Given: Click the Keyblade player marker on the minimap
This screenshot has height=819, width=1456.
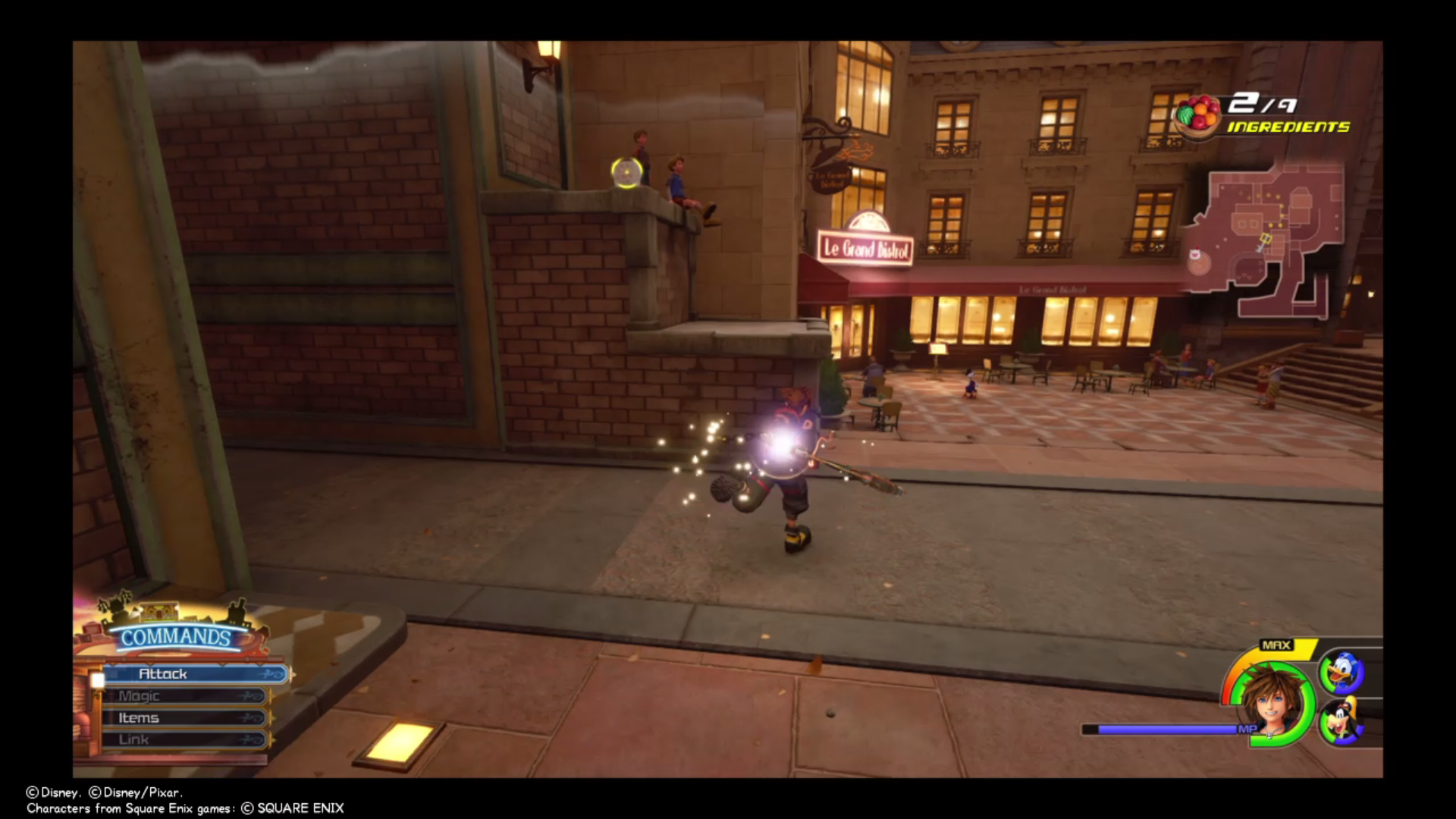Looking at the screenshot, I should [x=1266, y=239].
